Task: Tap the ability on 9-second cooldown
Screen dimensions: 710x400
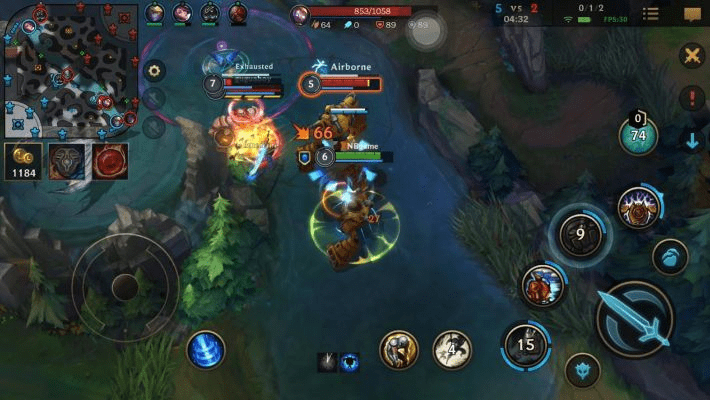Action: coord(579,234)
